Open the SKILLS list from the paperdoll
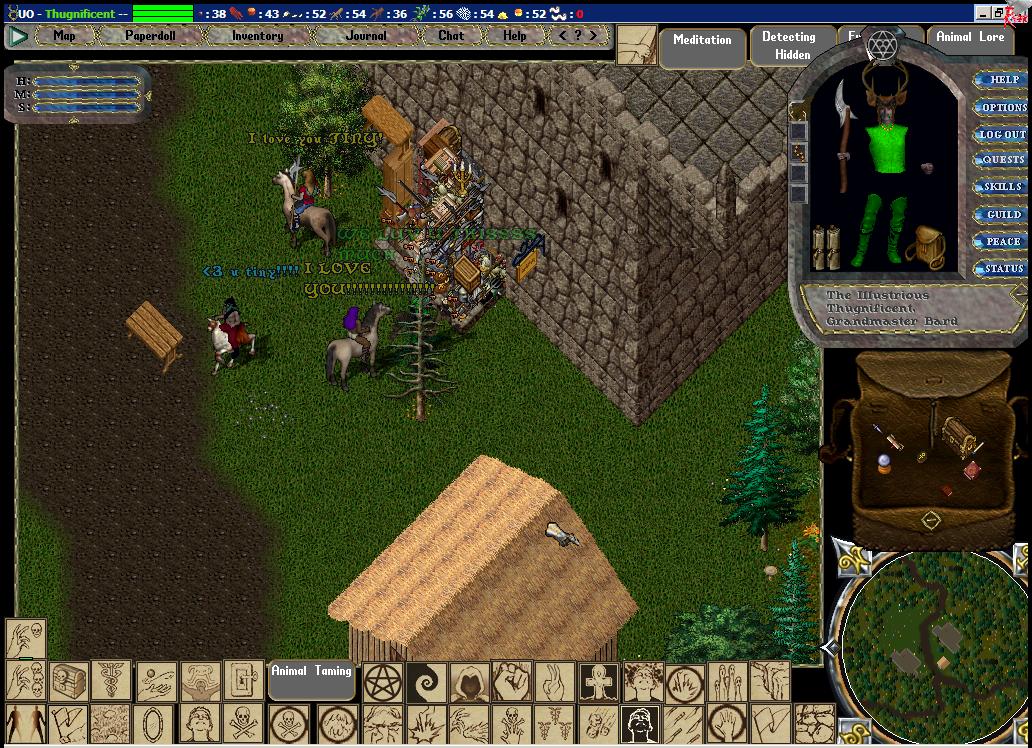 coord(1002,187)
